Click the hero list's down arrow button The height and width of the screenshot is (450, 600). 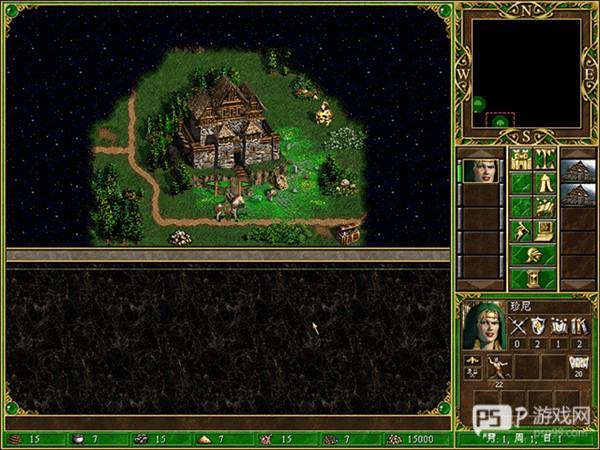coord(482,286)
